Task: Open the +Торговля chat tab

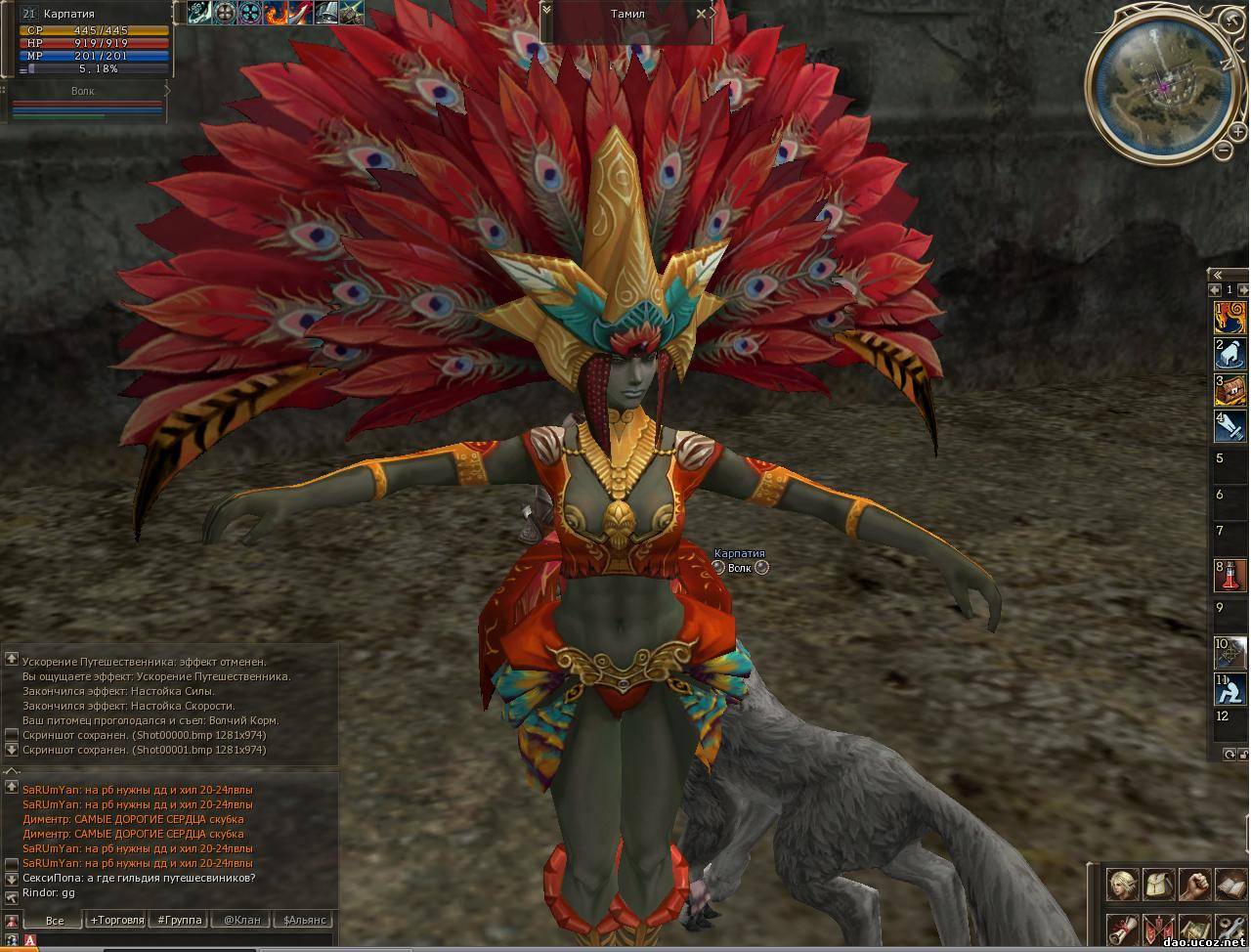Action: [x=116, y=920]
